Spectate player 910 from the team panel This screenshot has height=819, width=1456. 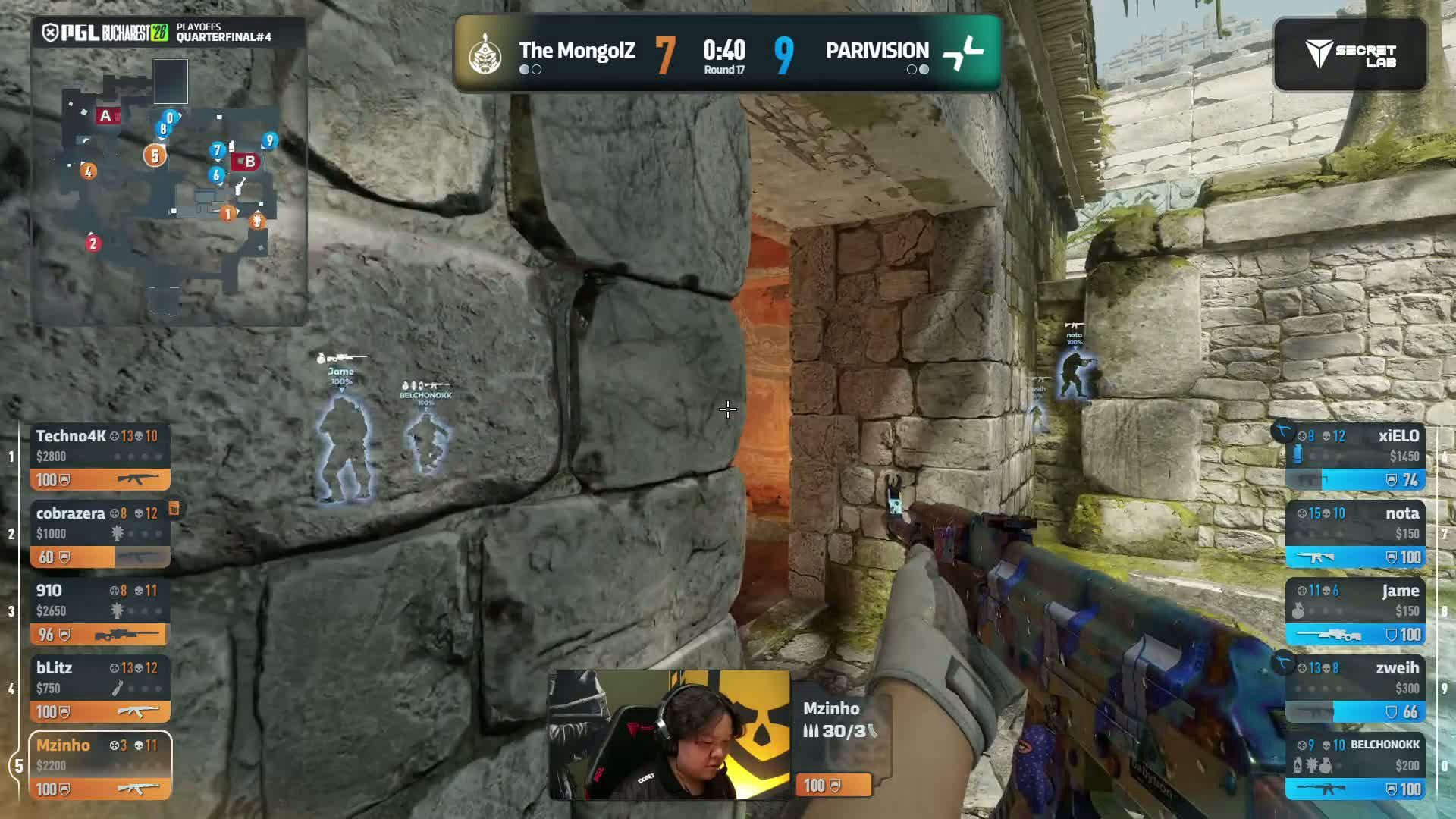pyautogui.click(x=100, y=612)
